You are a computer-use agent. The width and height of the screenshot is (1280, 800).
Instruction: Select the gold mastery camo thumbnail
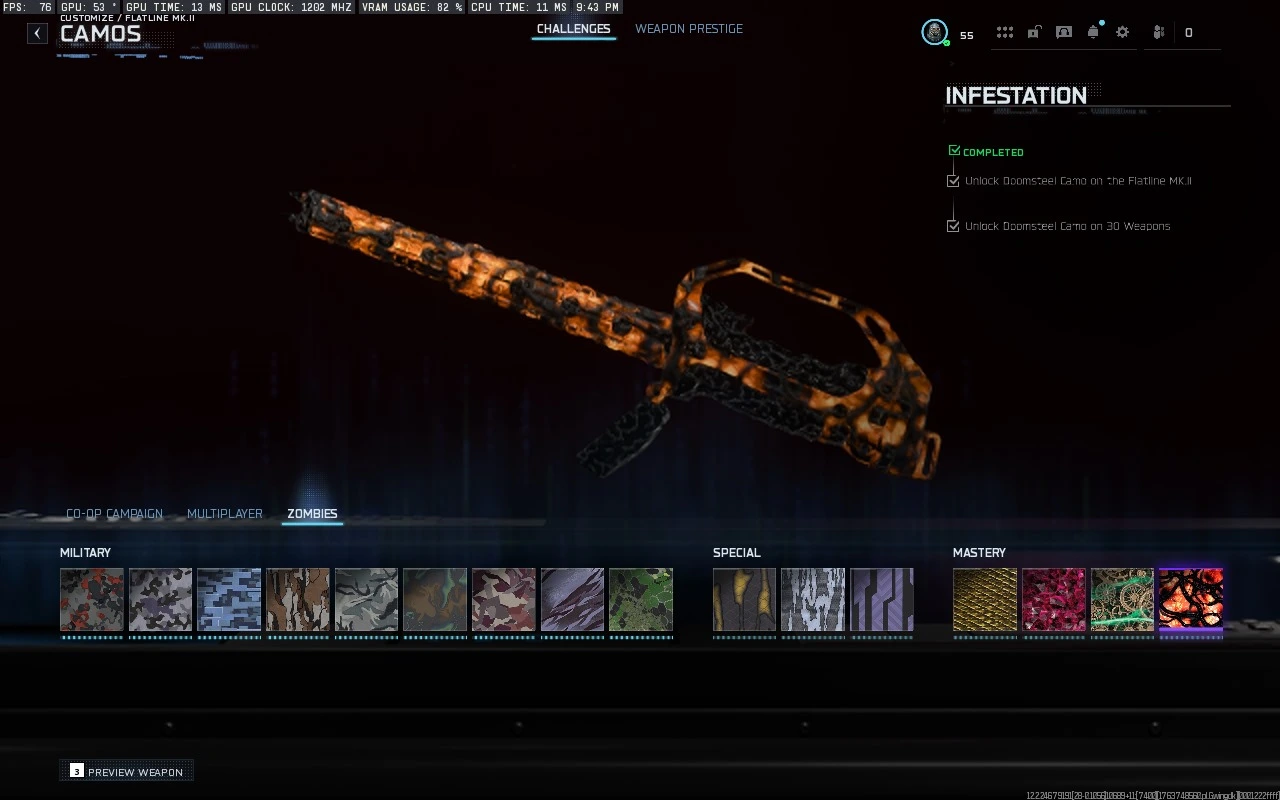click(x=984, y=601)
